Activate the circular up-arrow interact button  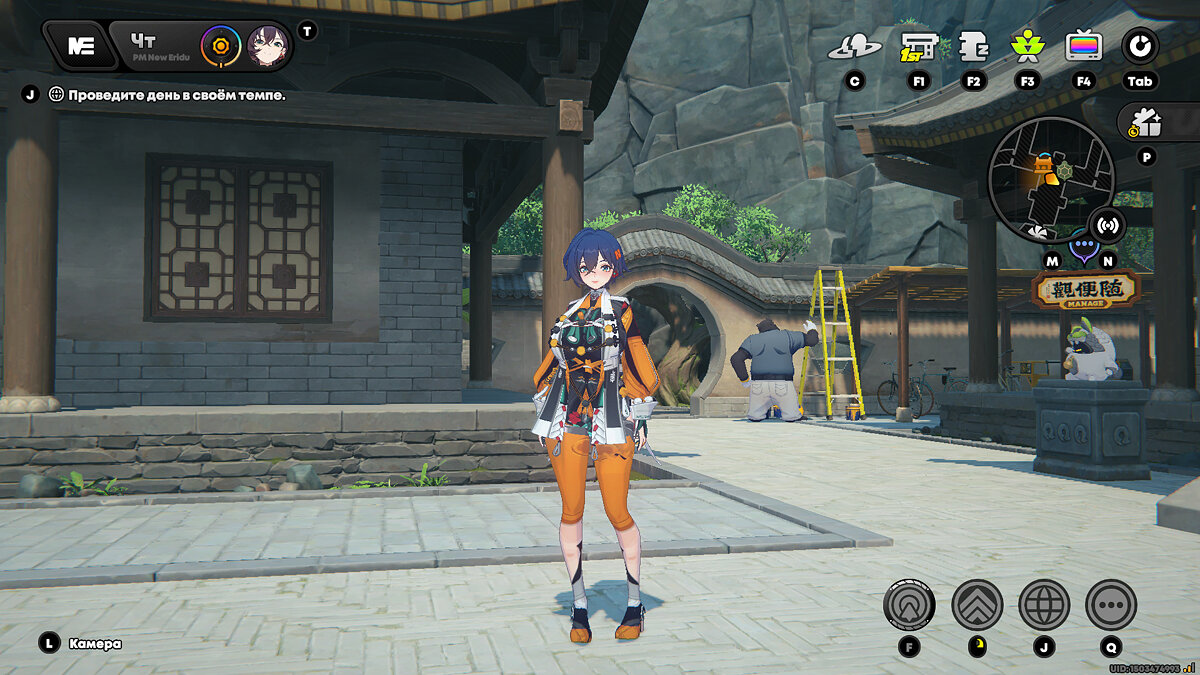(x=909, y=604)
